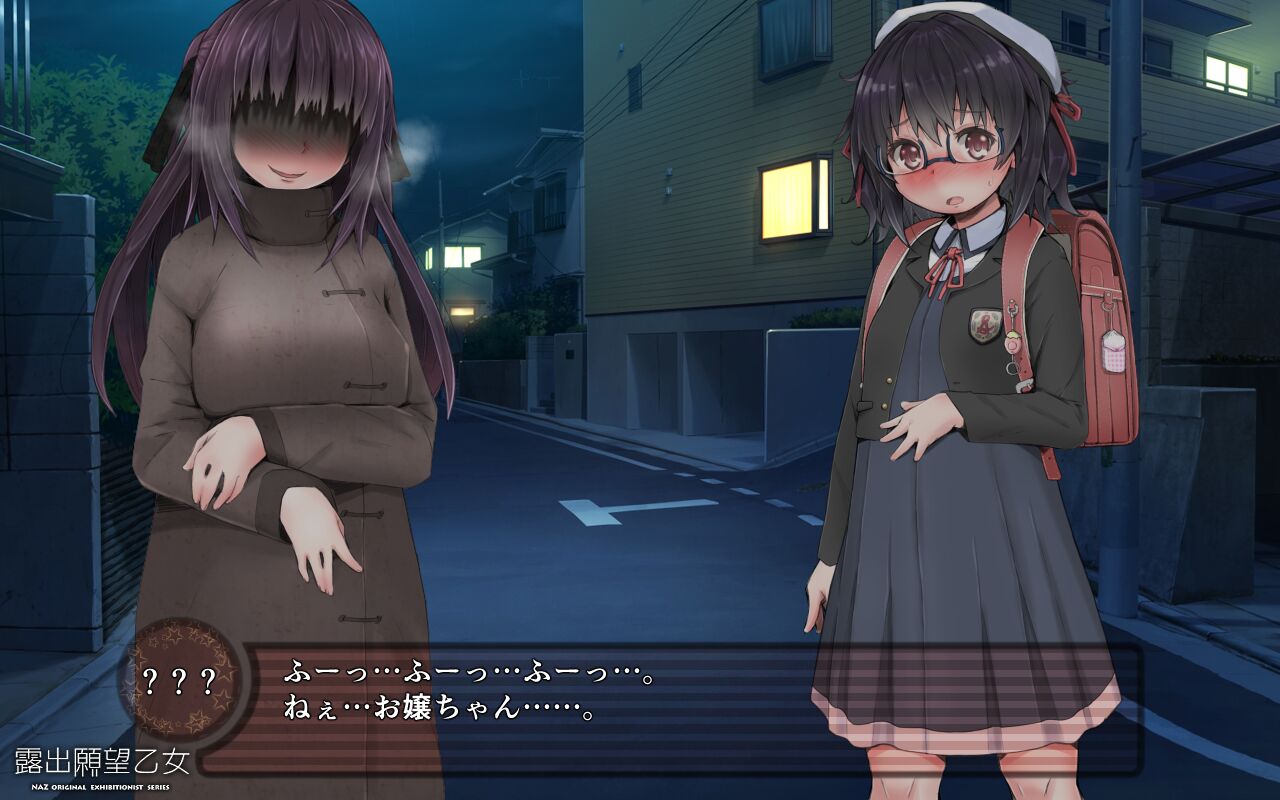Click the red neck ribbon on the collar

point(945,262)
